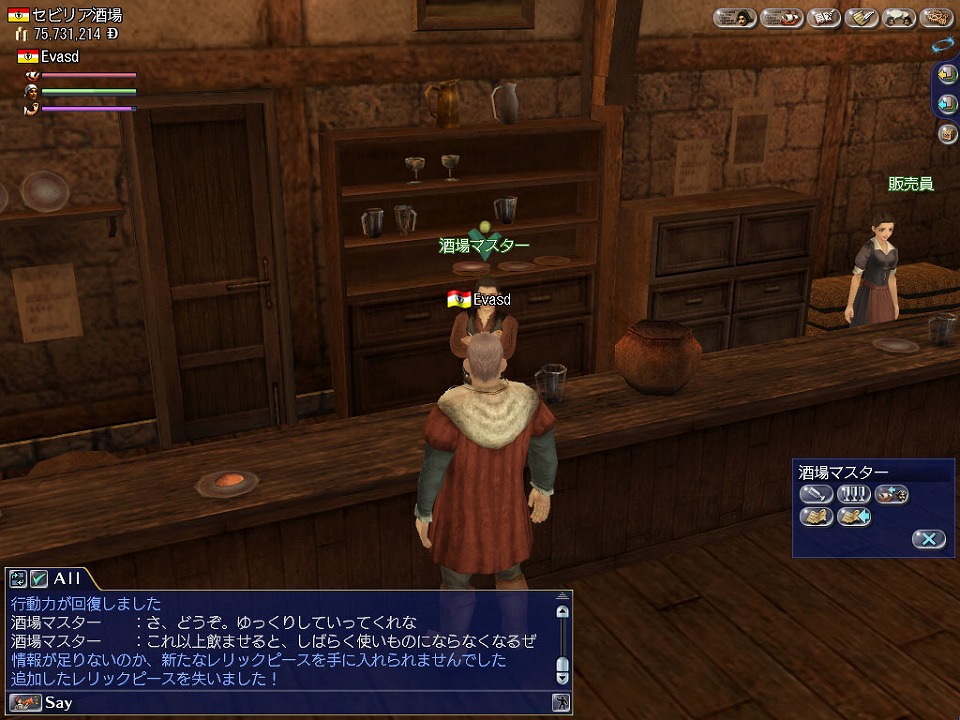Close the tavern master dialog
Screen dimensions: 960x720
tap(927, 539)
